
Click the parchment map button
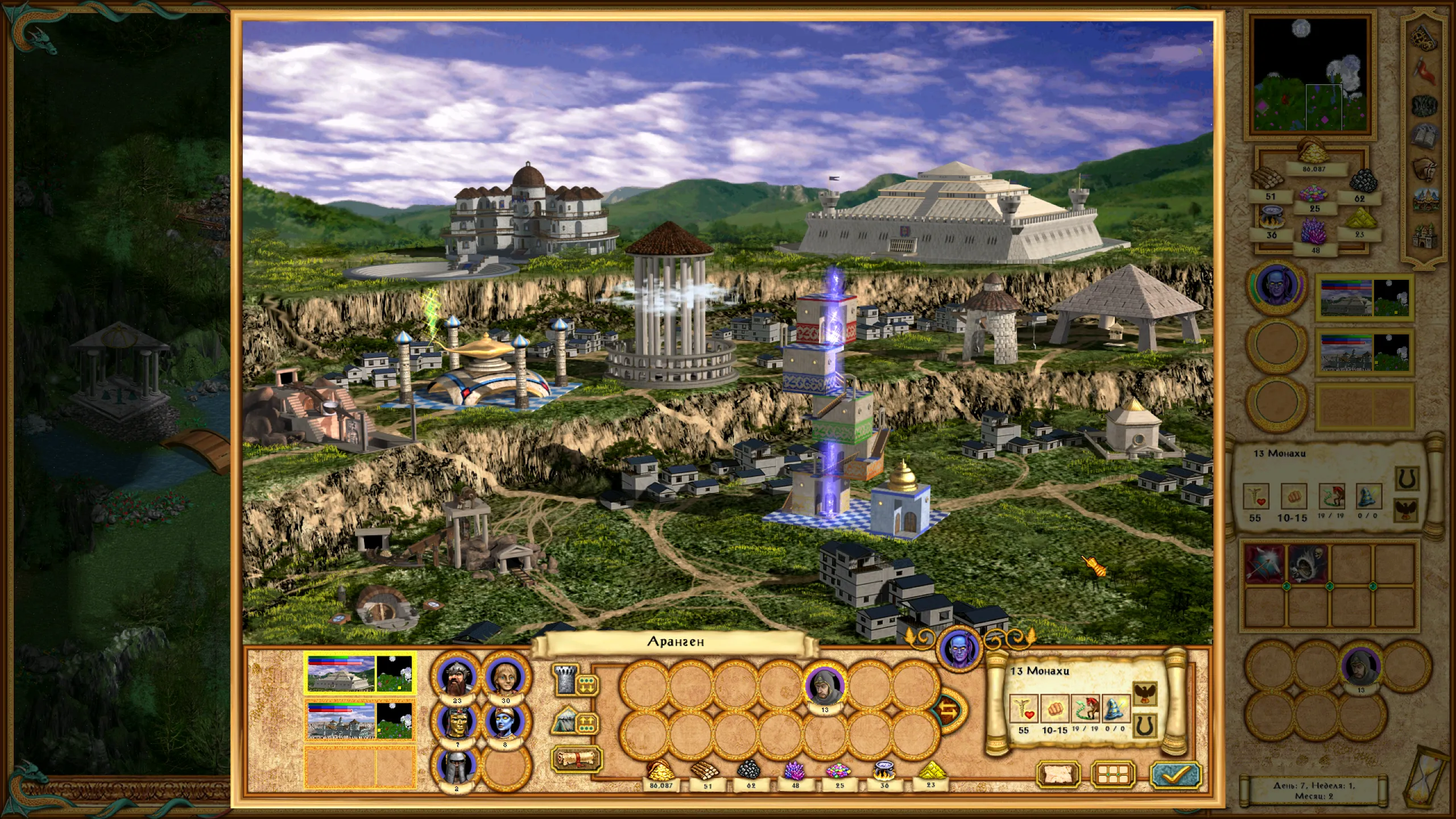point(1058,774)
